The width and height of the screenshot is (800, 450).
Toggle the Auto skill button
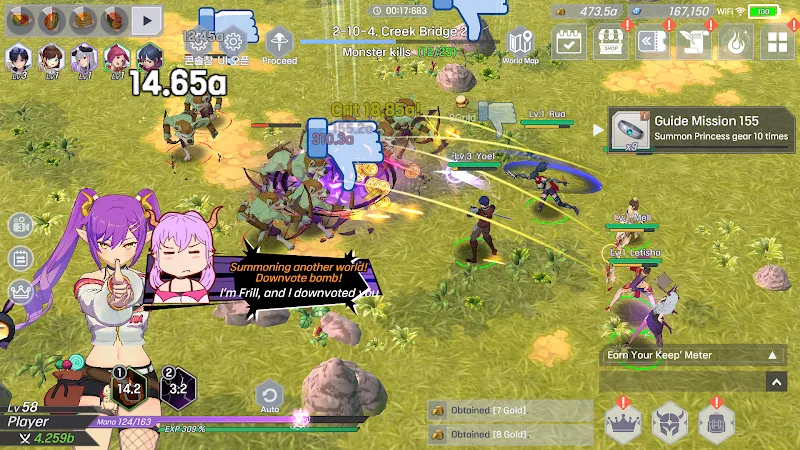(268, 396)
